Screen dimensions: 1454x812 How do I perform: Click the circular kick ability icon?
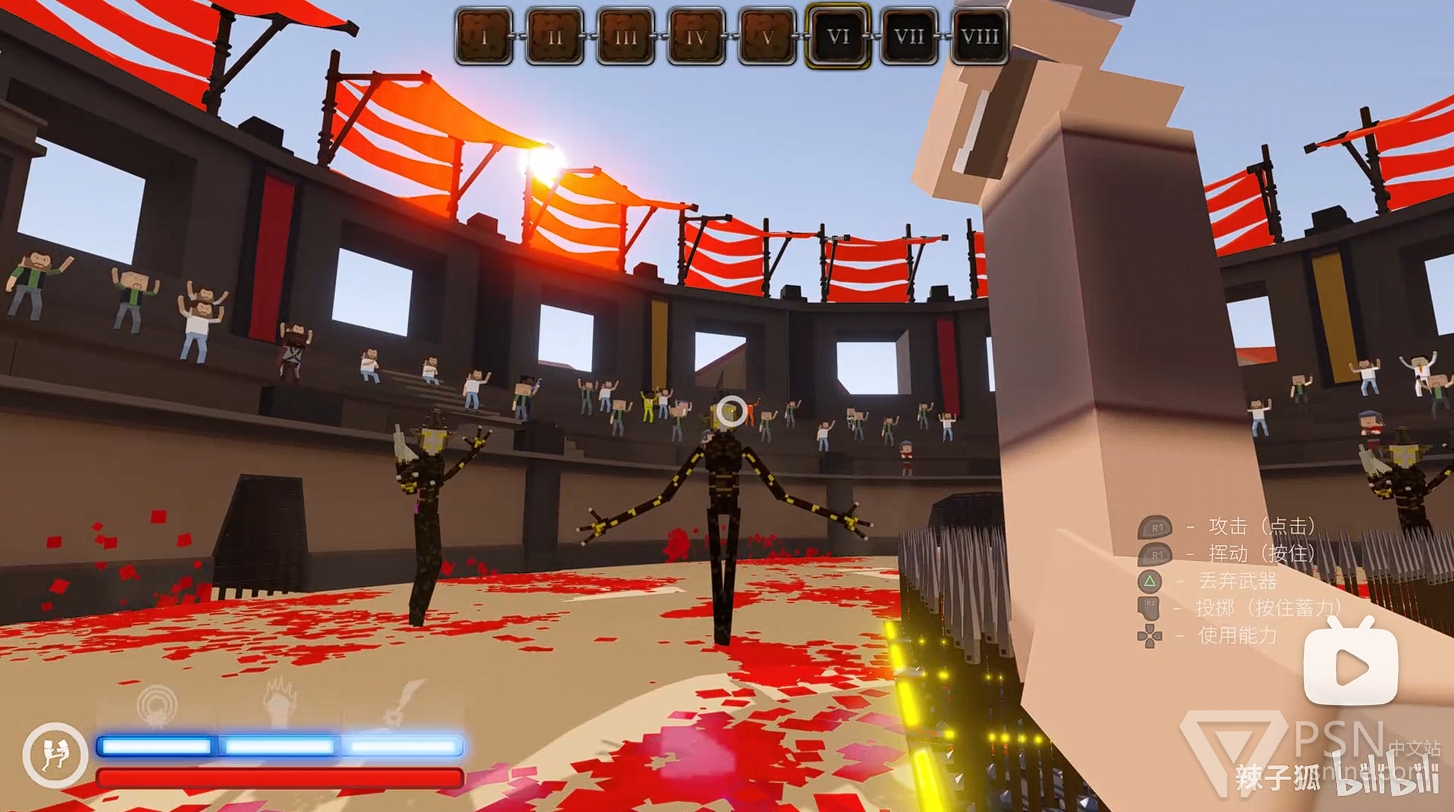(x=55, y=755)
